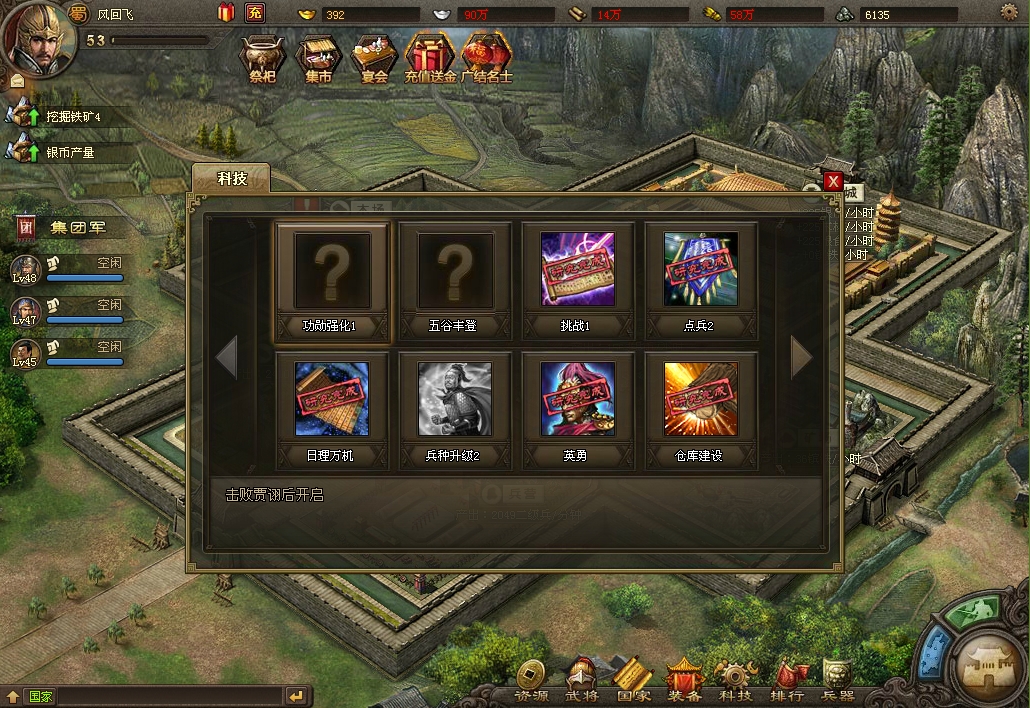Image resolution: width=1030 pixels, height=708 pixels.
Task: Choose the 挑战1 technology tile
Action: tap(578, 271)
